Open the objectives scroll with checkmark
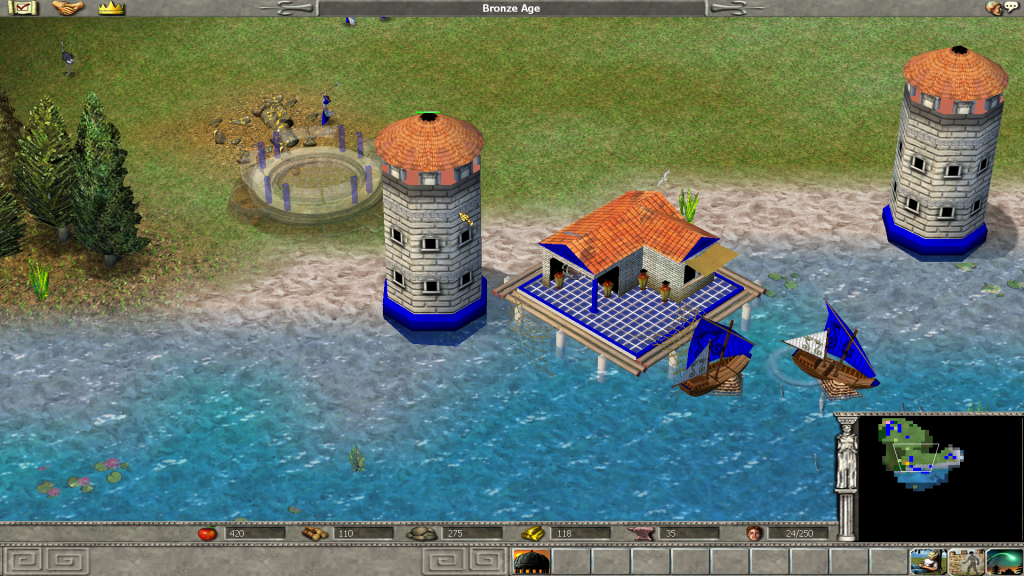Viewport: 1024px width, 576px height. pos(22,8)
